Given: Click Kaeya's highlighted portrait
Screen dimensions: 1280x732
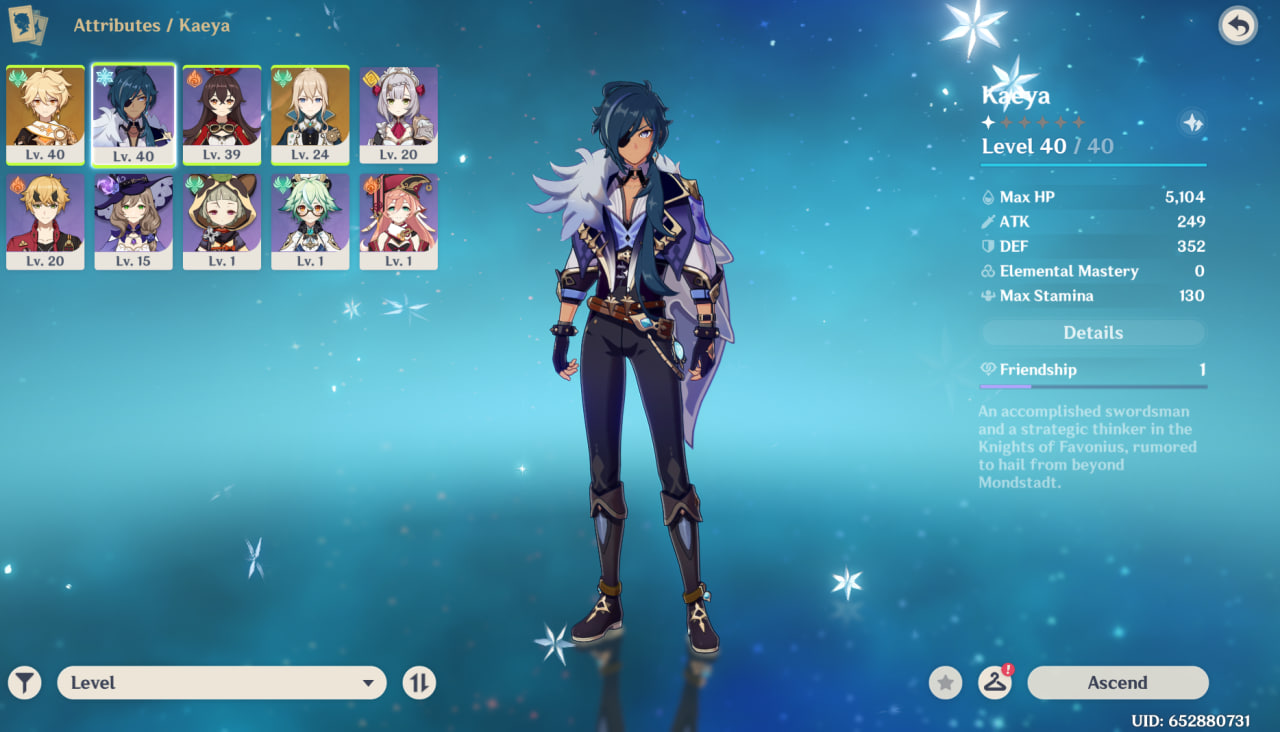Looking at the screenshot, I should click(x=133, y=114).
